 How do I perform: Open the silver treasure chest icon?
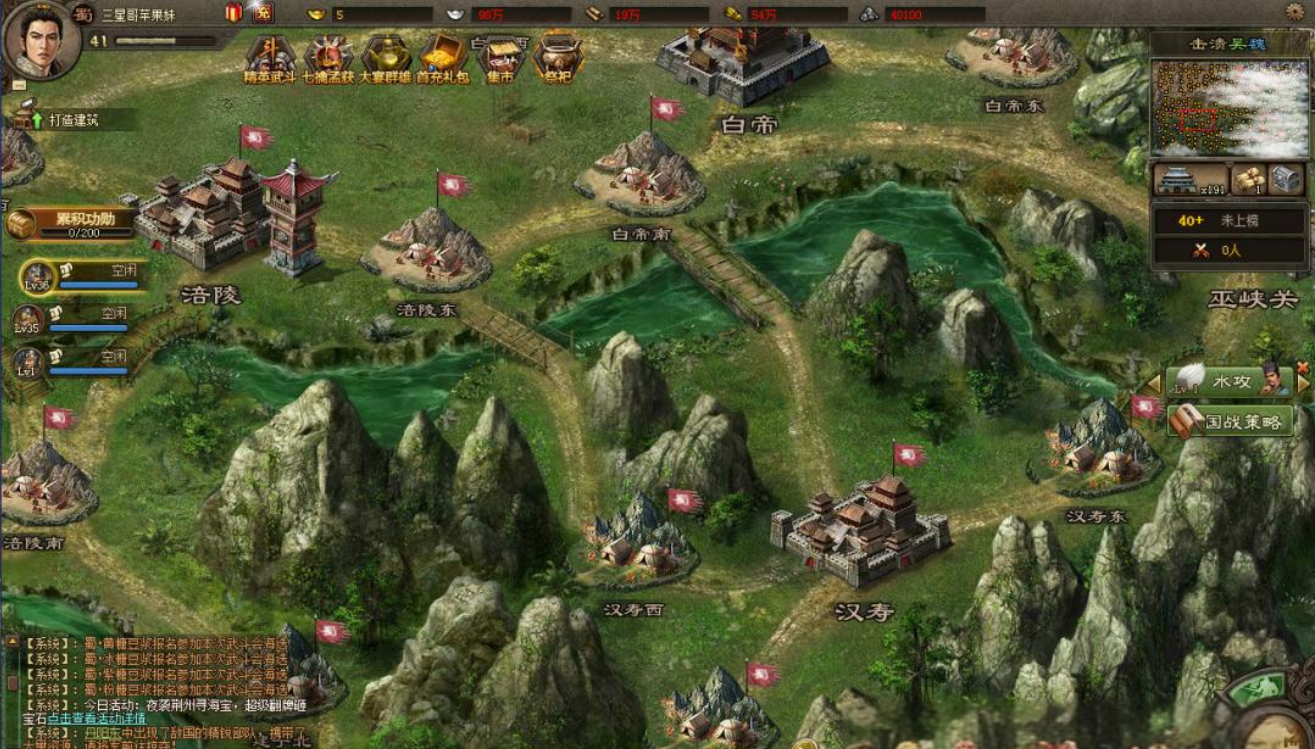pyautogui.click(x=1285, y=179)
